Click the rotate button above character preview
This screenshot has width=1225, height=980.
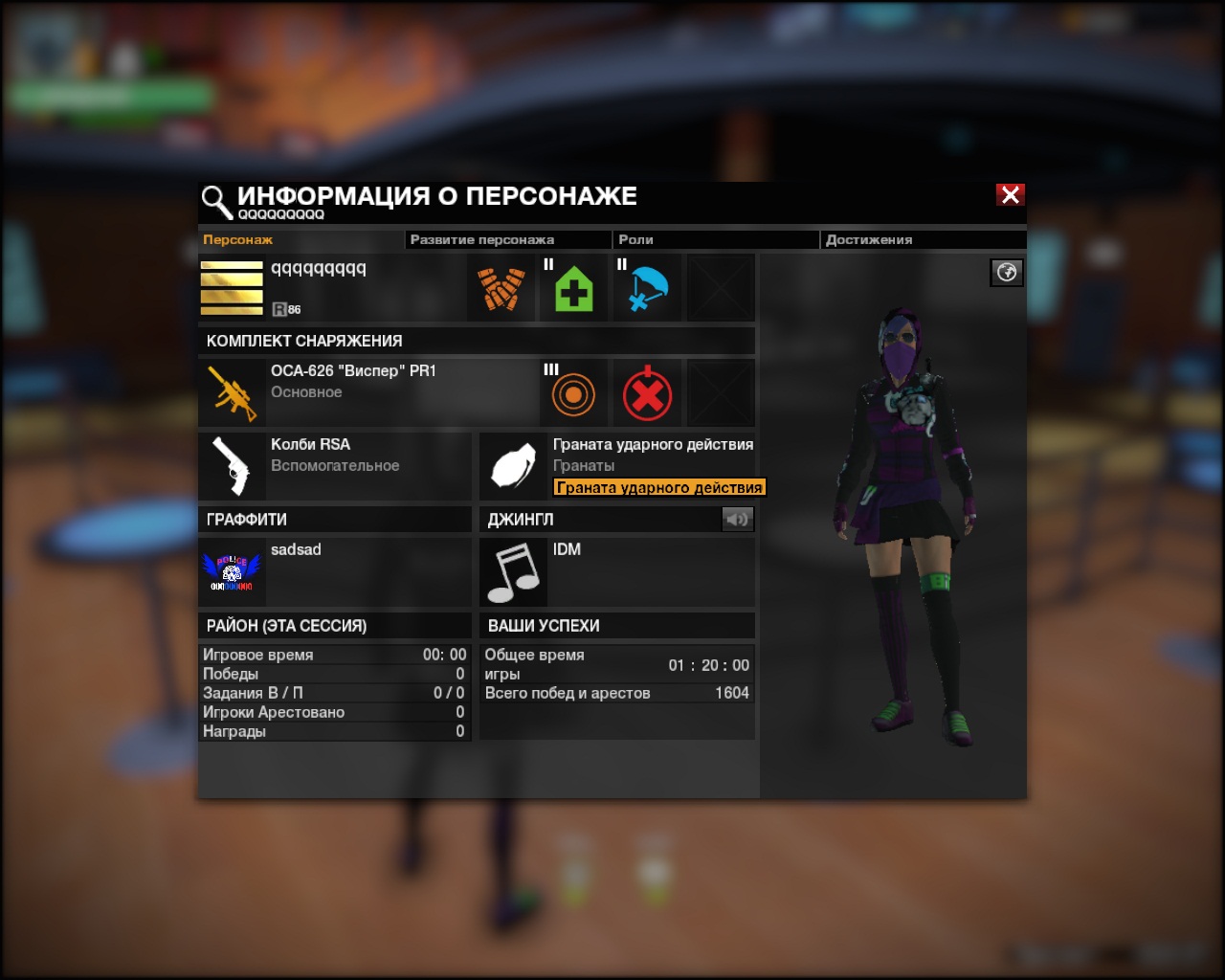[x=1006, y=273]
